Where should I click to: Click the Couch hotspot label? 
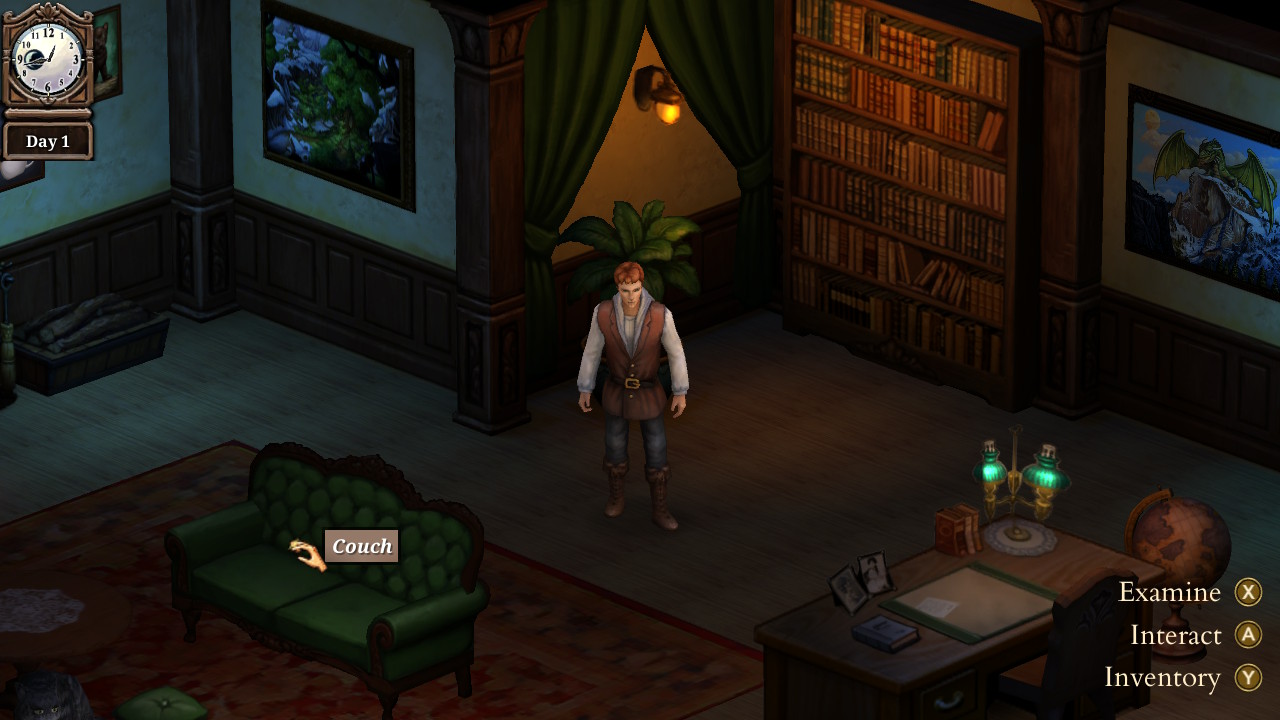click(361, 546)
